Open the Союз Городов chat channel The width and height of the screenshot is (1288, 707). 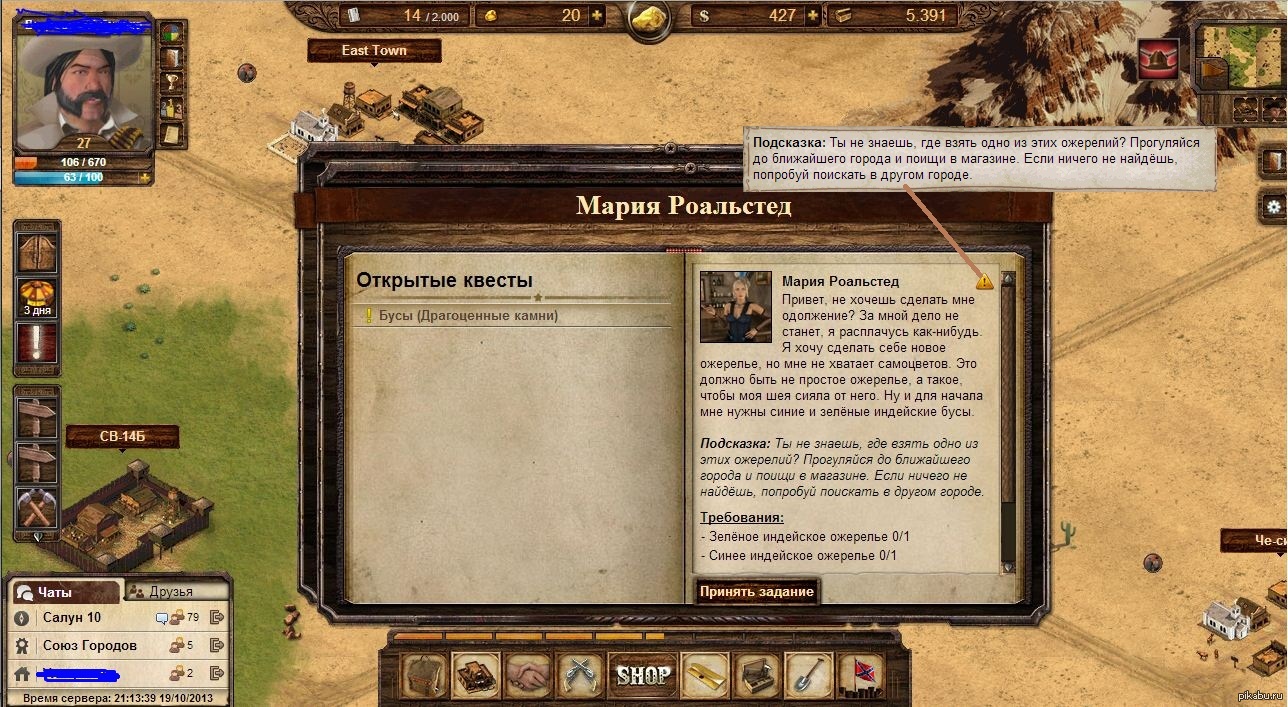89,646
